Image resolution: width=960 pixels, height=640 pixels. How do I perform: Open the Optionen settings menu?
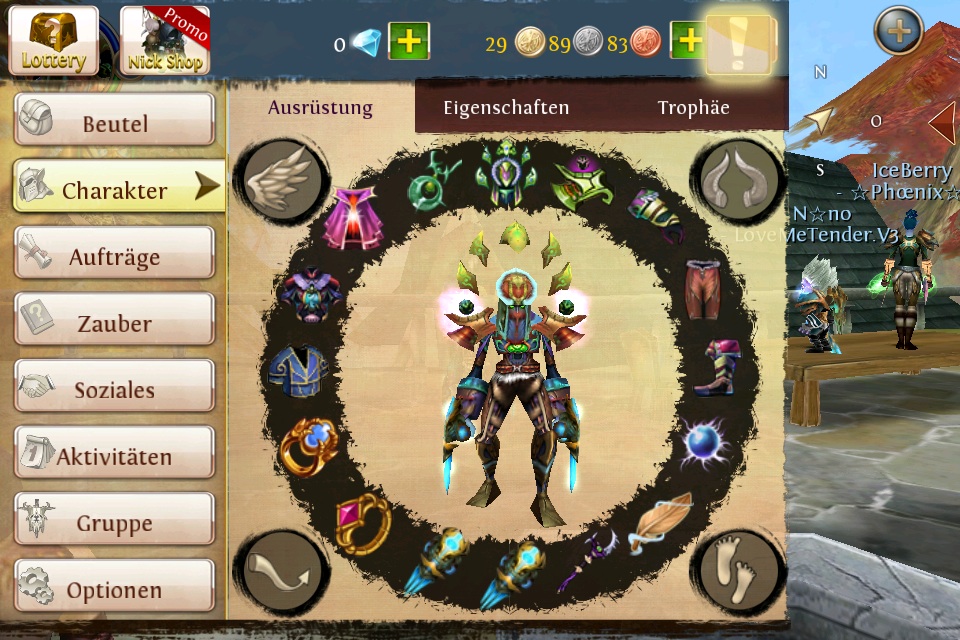coord(114,589)
